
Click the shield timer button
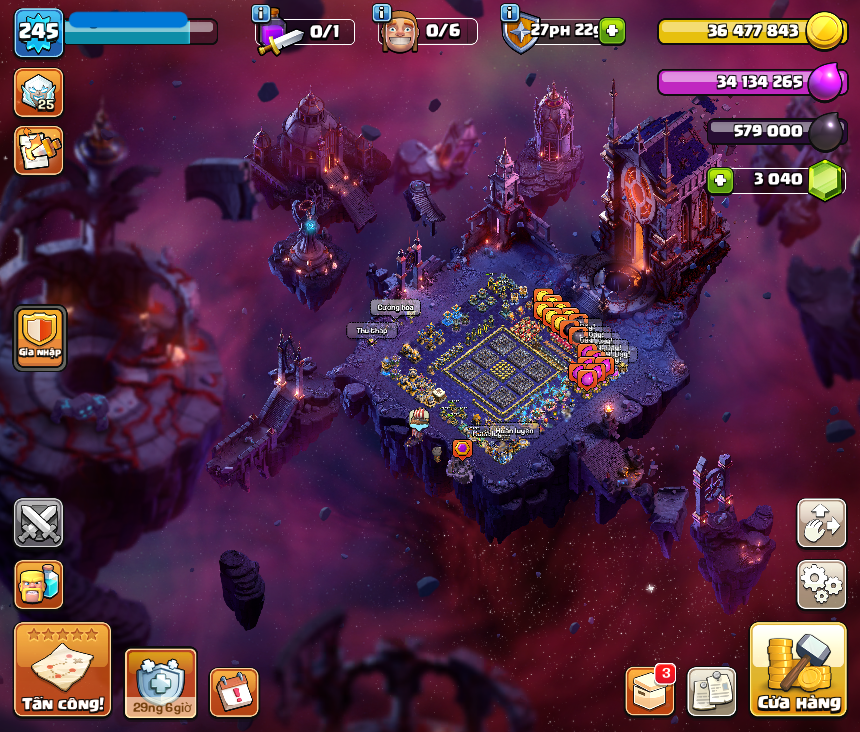point(160,683)
